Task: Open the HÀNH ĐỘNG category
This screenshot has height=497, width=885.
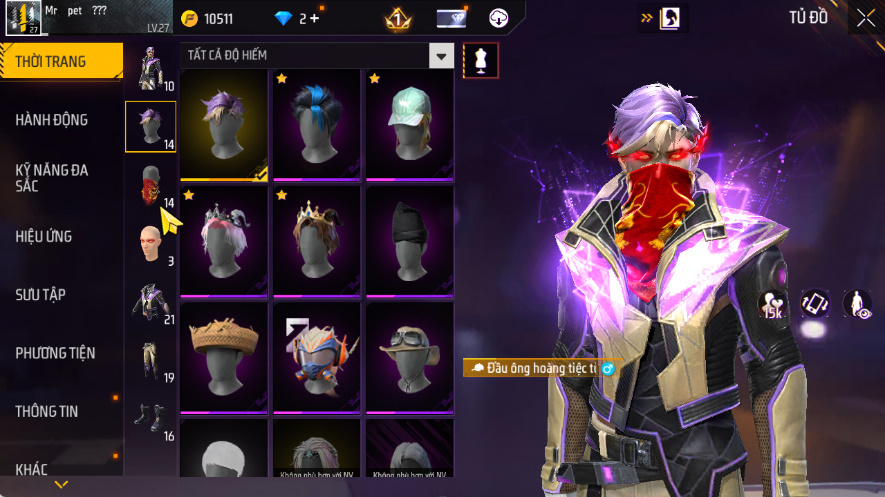Action: 52,120
